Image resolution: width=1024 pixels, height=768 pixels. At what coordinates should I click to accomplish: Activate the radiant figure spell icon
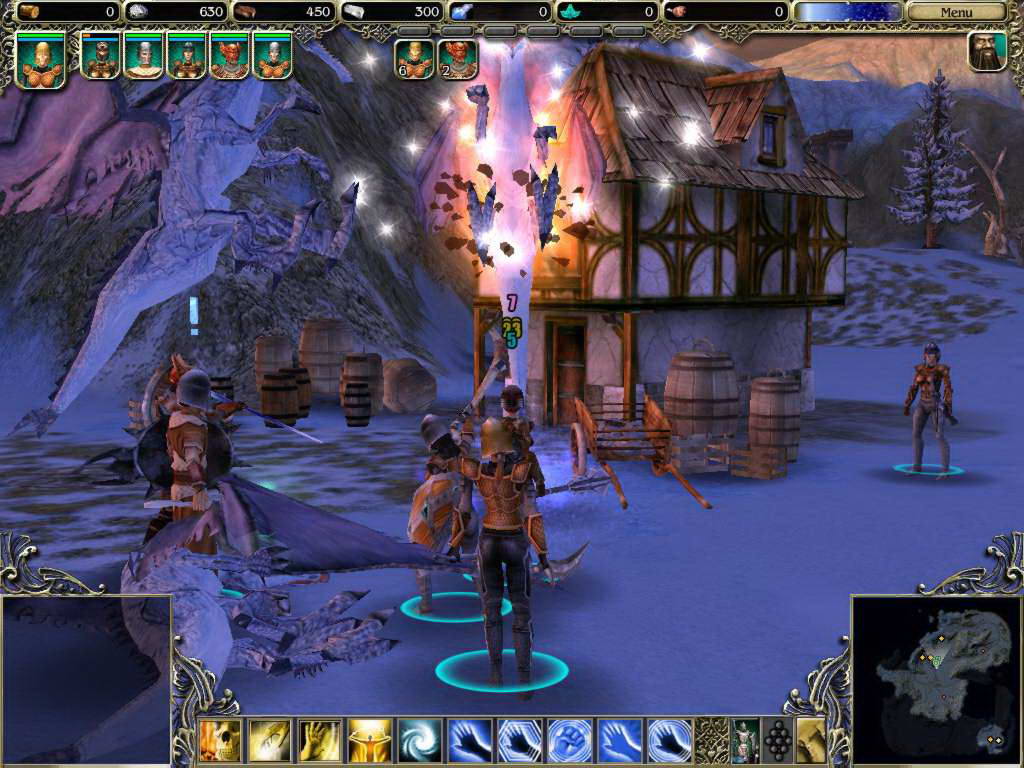coord(370,740)
